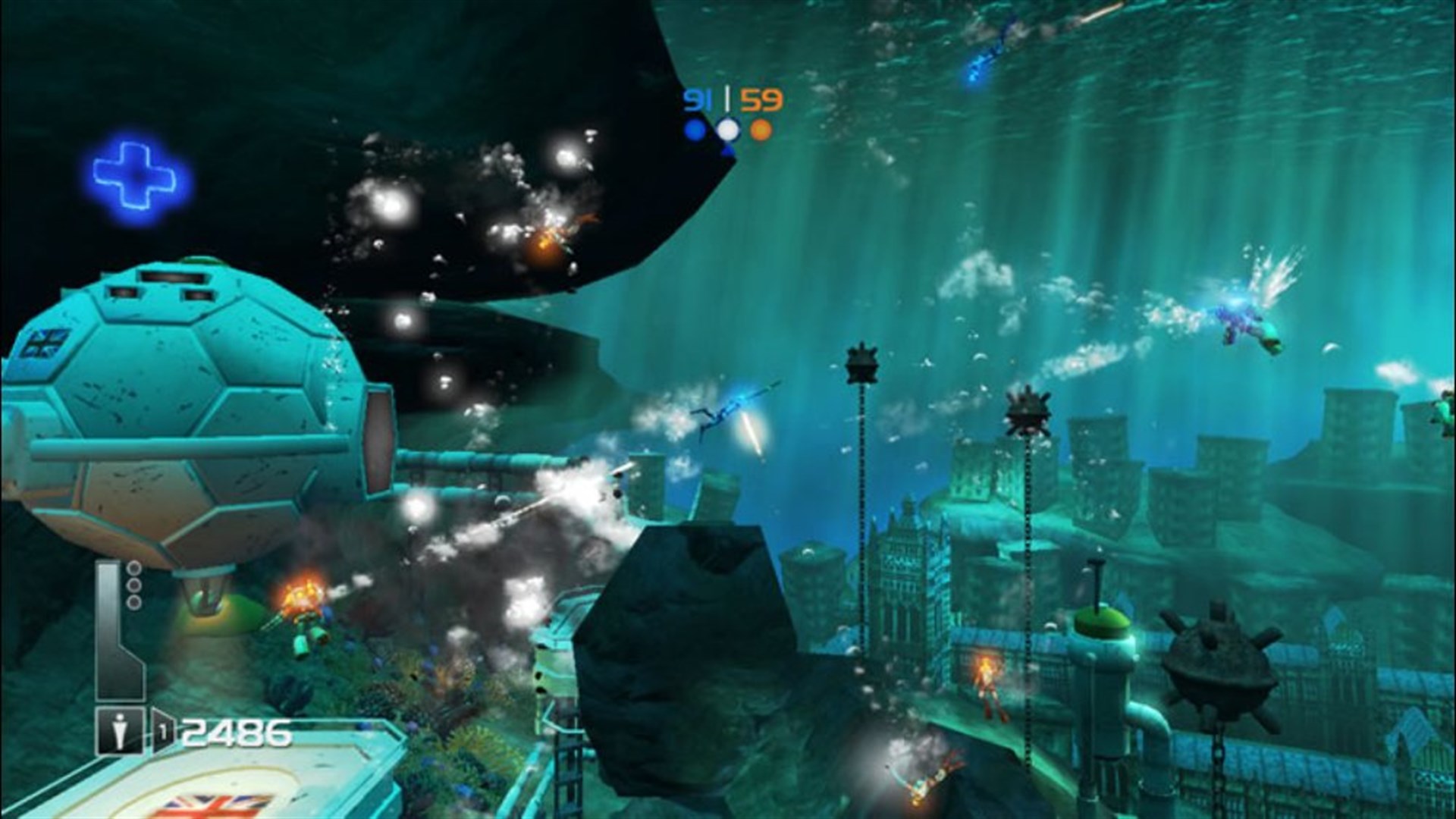Select the player lives figure icon
Viewport: 1456px width, 819px height.
coord(119,730)
